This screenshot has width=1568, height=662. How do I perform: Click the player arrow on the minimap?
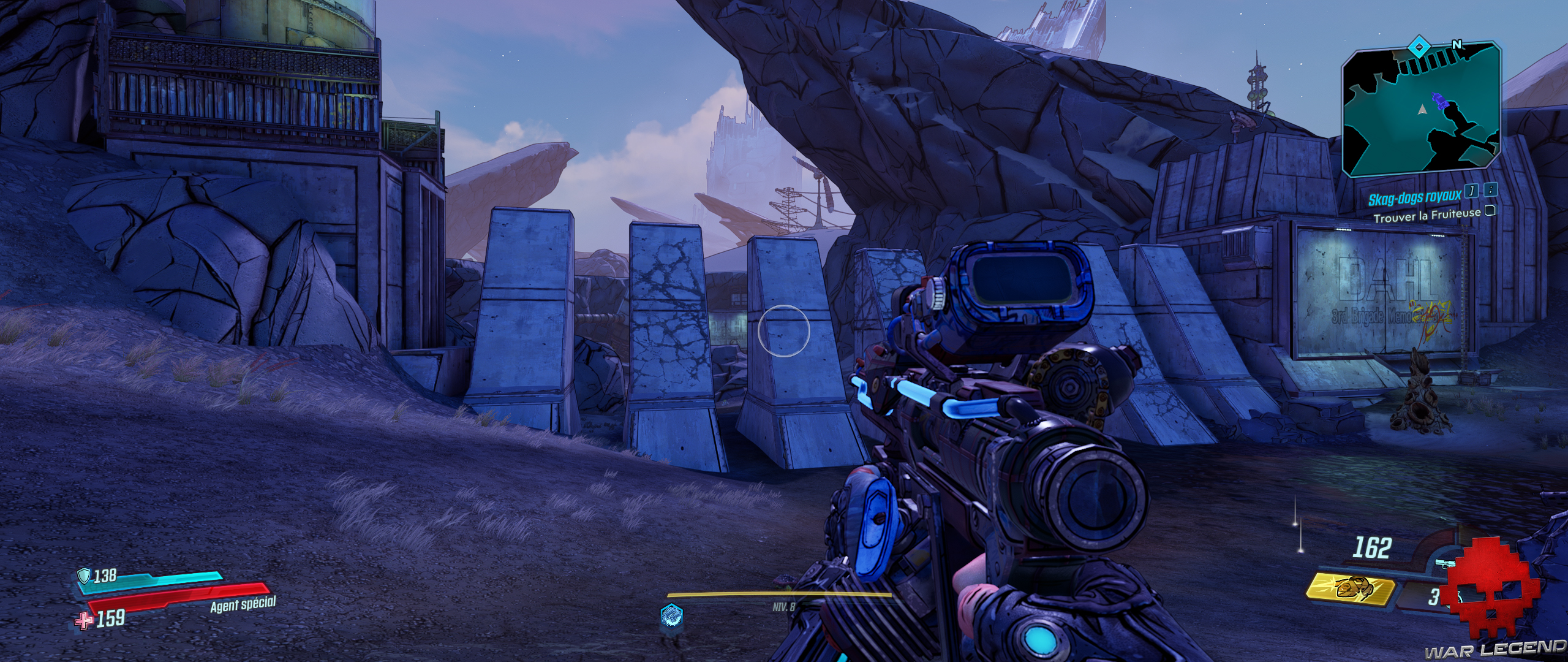point(1422,110)
